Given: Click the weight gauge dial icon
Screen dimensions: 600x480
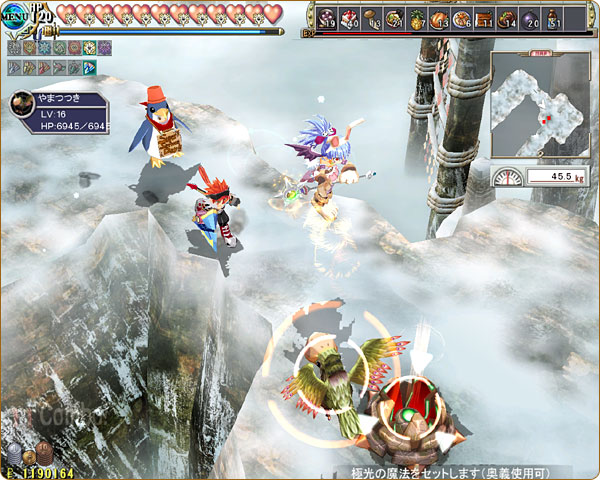Looking at the screenshot, I should 509,177.
